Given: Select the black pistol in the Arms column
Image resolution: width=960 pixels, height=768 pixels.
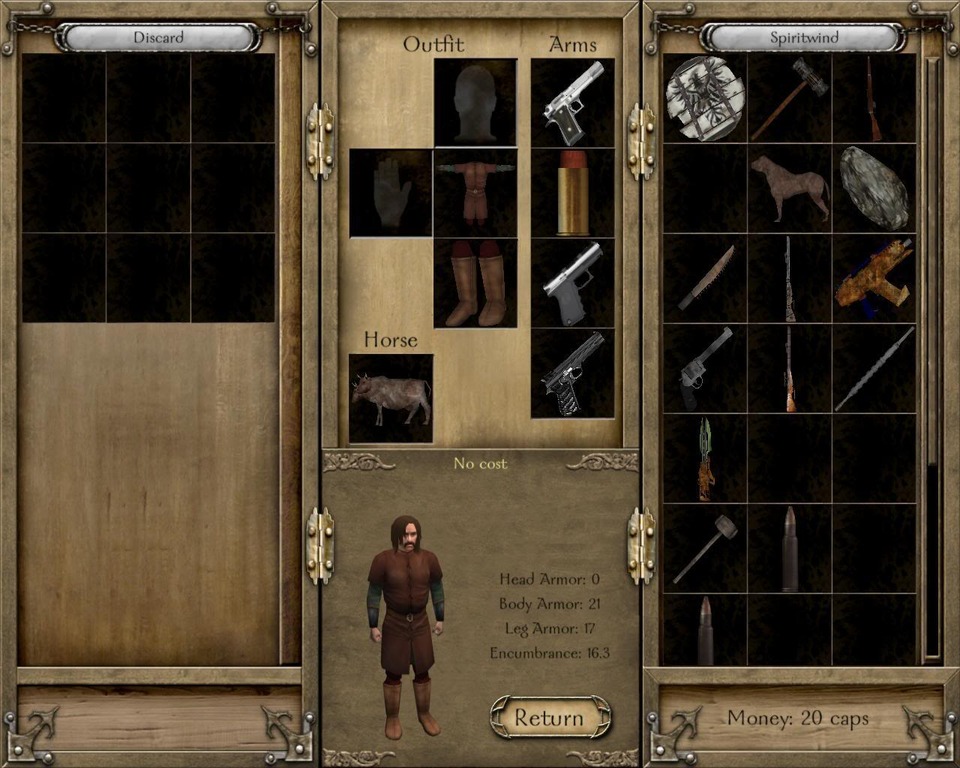Looking at the screenshot, I should click(x=572, y=374).
